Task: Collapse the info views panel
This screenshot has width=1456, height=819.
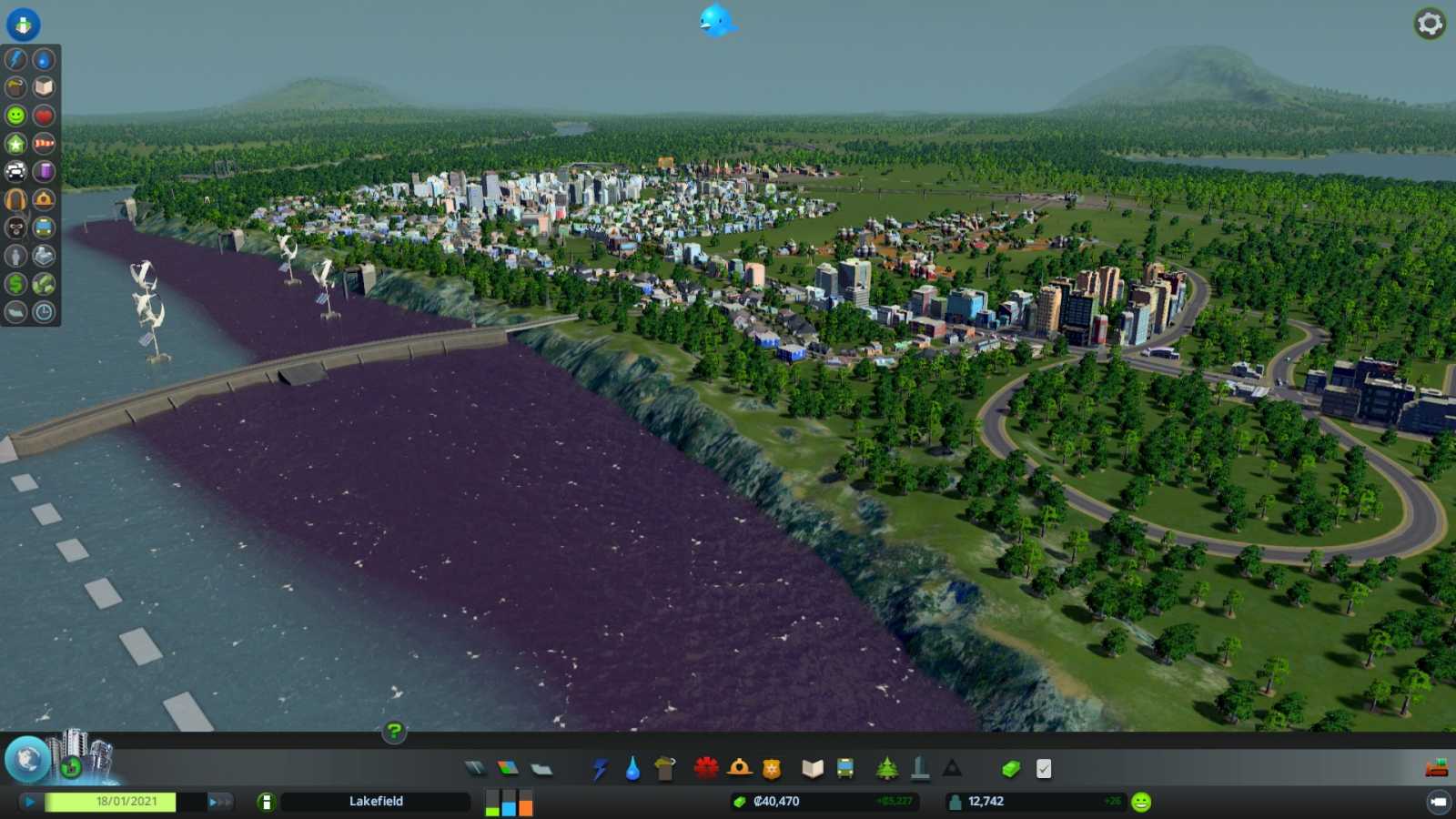Action: click(22, 25)
